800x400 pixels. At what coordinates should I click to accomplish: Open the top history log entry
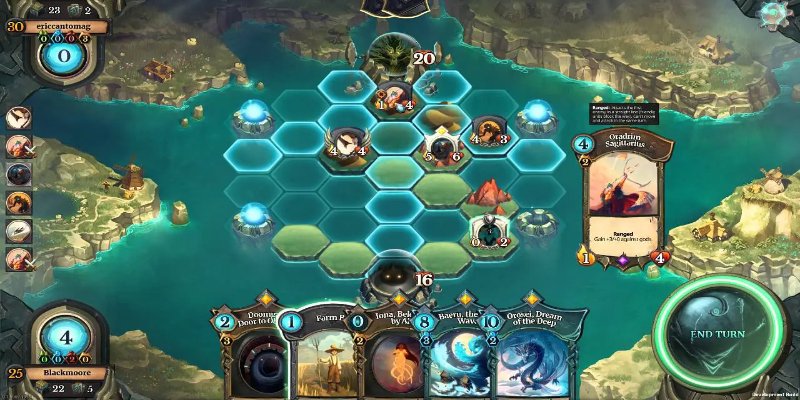click(x=18, y=118)
